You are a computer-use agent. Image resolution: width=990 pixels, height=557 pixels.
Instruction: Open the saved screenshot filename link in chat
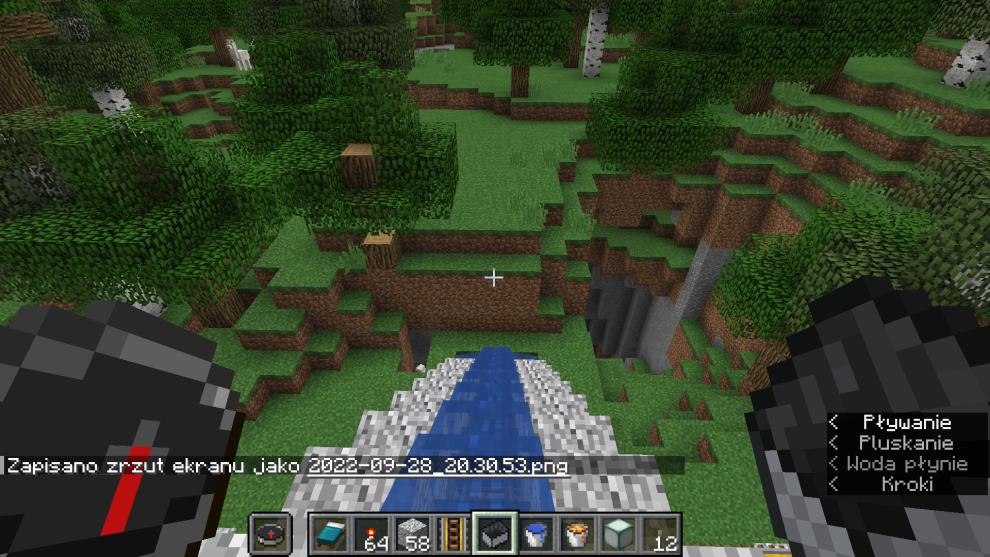pyautogui.click(x=438, y=466)
